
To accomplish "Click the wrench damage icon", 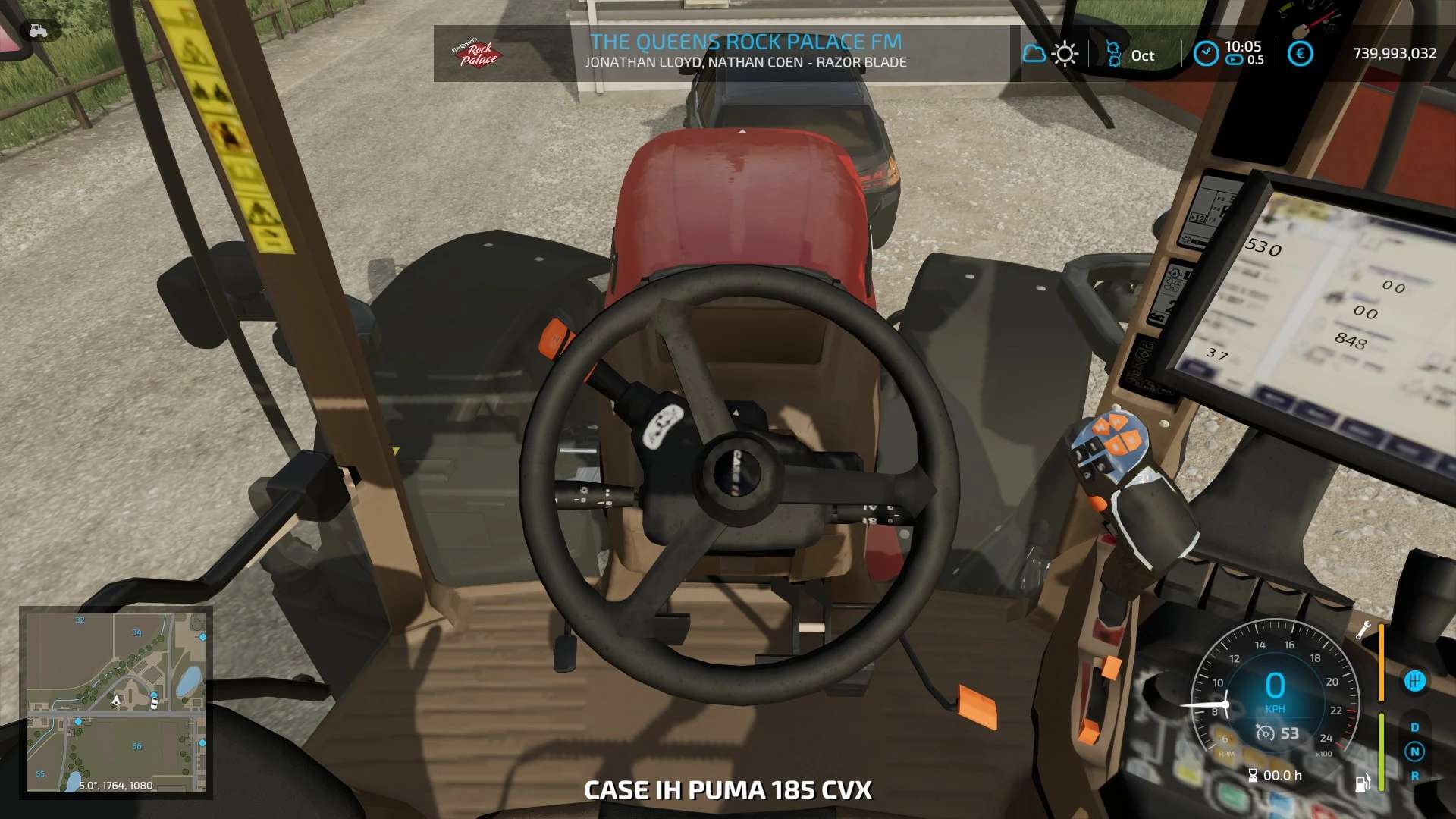I will 1363,630.
